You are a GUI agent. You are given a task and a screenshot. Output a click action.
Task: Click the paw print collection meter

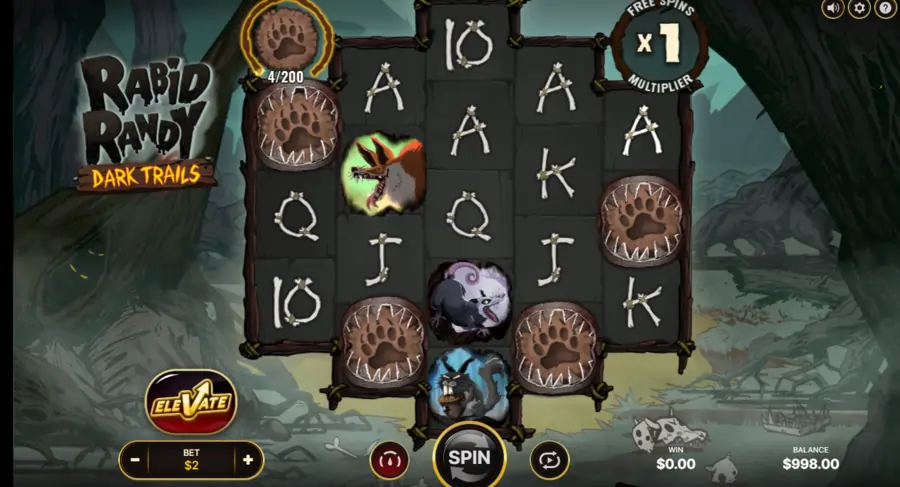286,38
